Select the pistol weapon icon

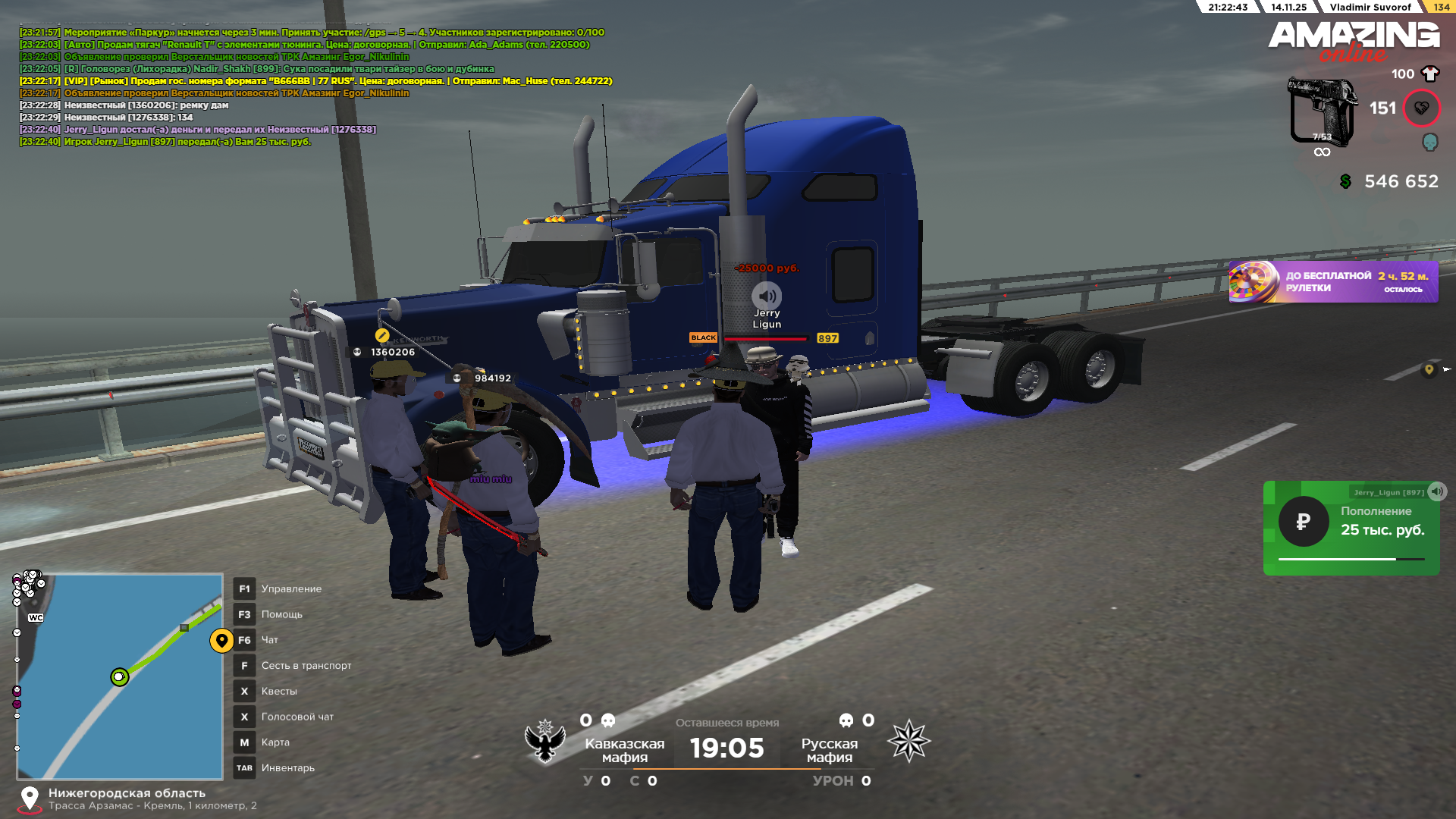click(1322, 111)
